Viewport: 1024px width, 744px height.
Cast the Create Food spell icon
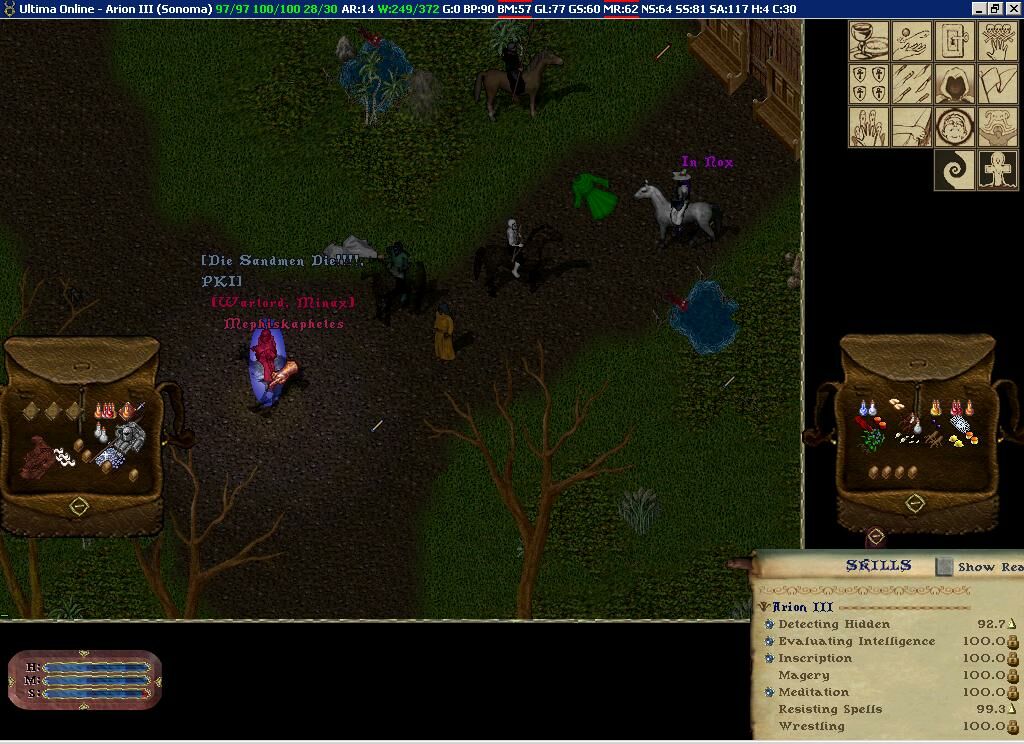pyautogui.click(x=869, y=40)
